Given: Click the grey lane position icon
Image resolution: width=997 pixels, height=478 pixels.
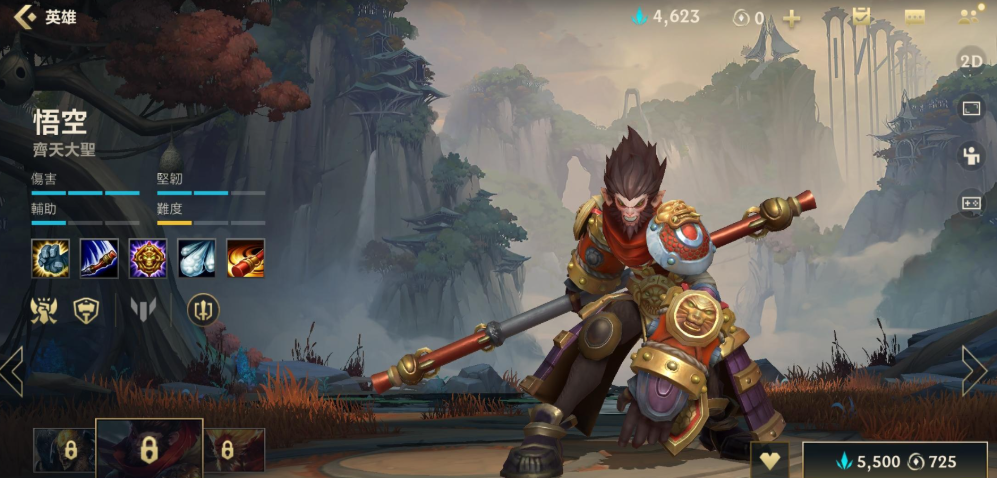Looking at the screenshot, I should [141, 311].
